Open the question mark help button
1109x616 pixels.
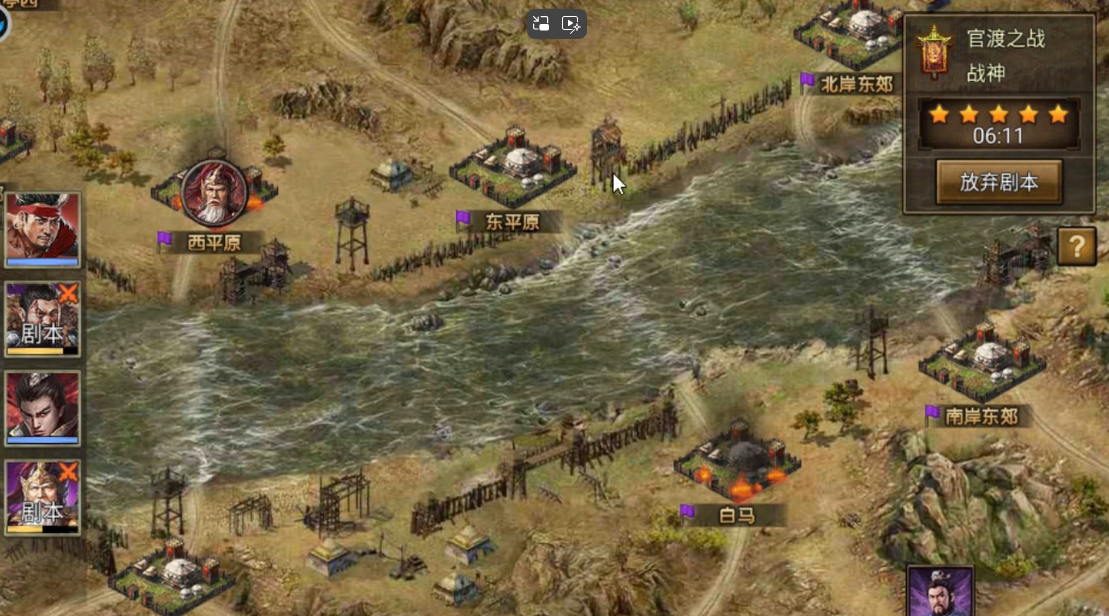(x=1076, y=246)
